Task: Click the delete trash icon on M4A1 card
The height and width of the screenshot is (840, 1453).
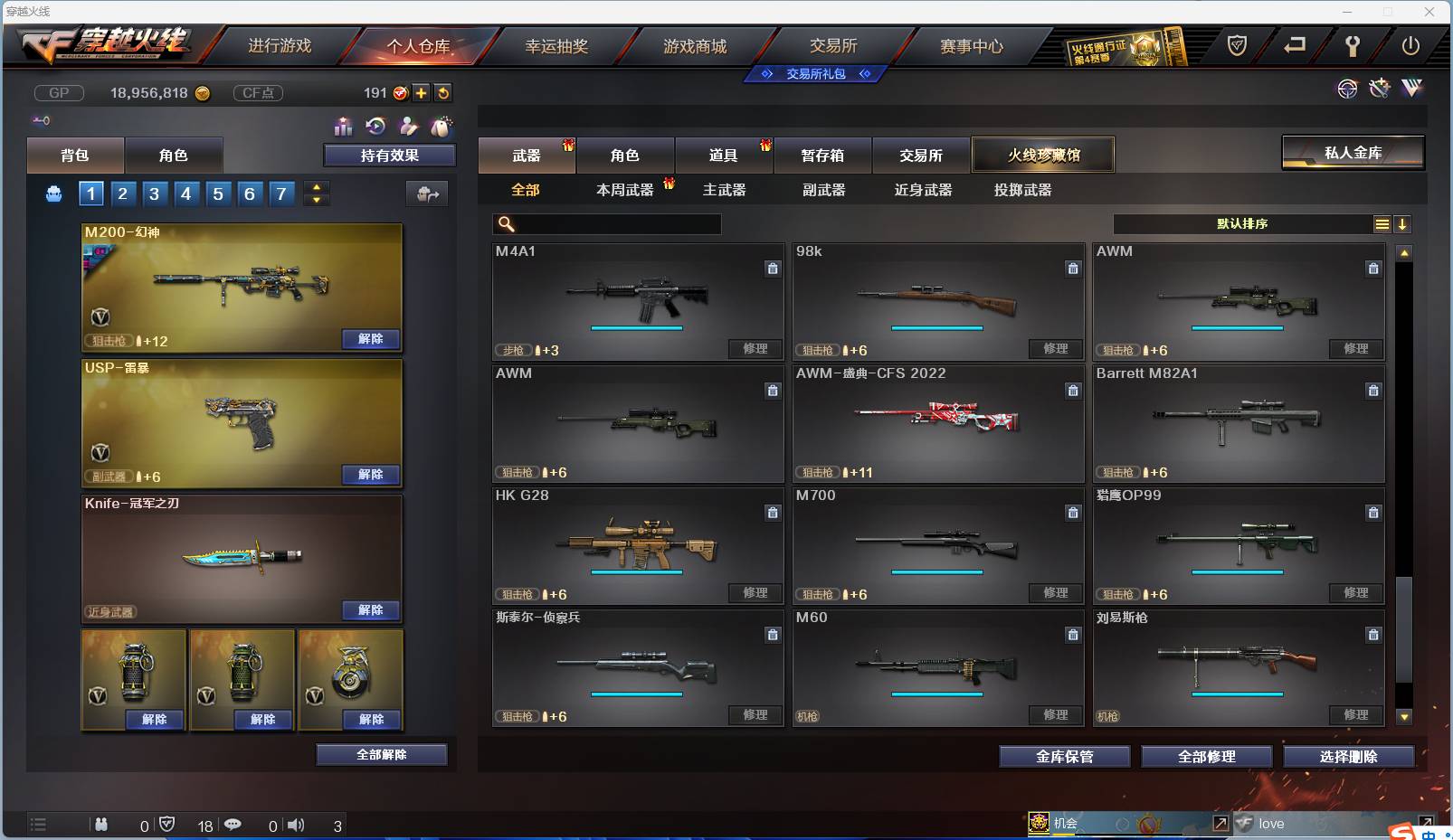Action: click(774, 269)
